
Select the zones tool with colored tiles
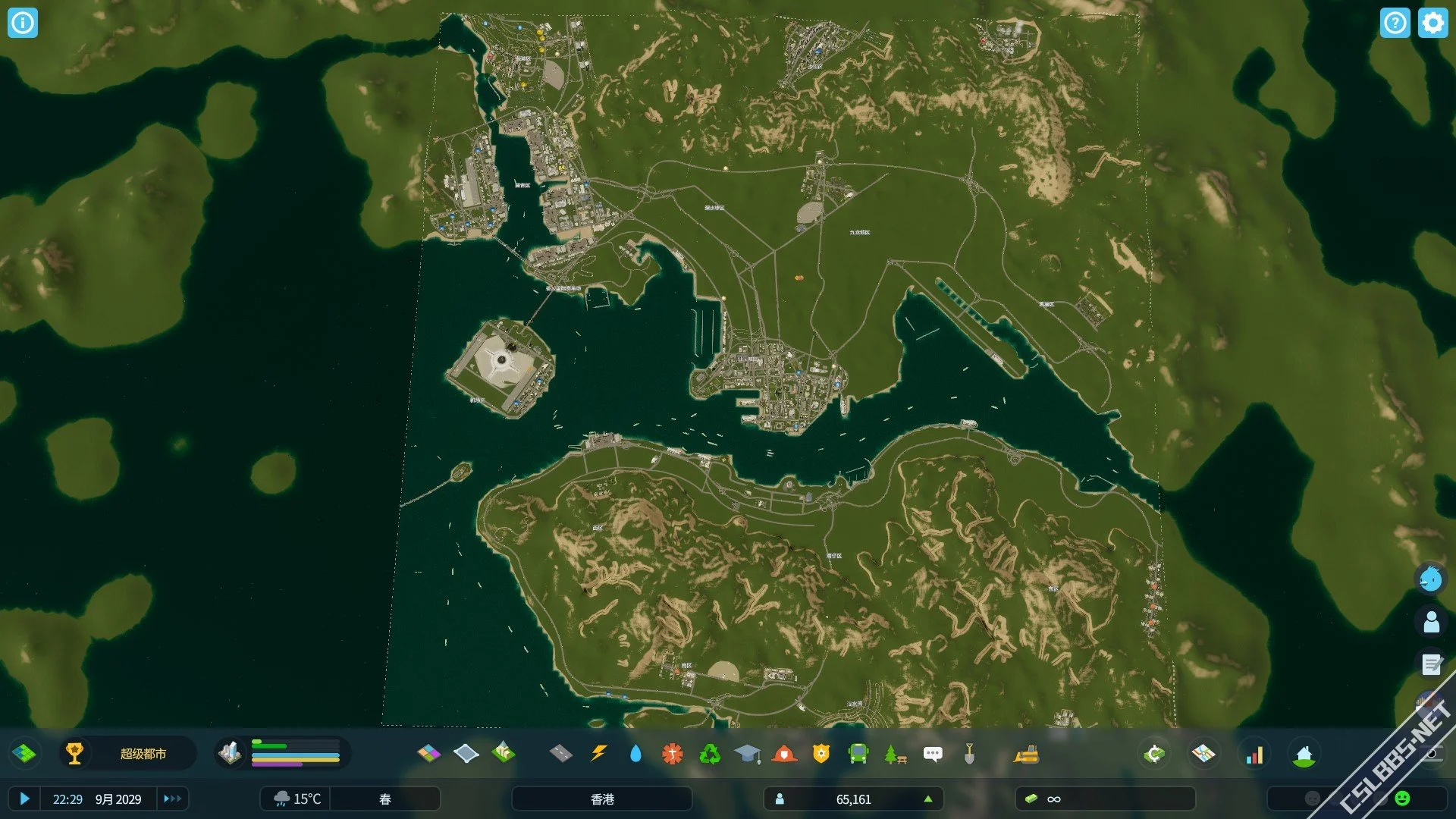pos(428,754)
